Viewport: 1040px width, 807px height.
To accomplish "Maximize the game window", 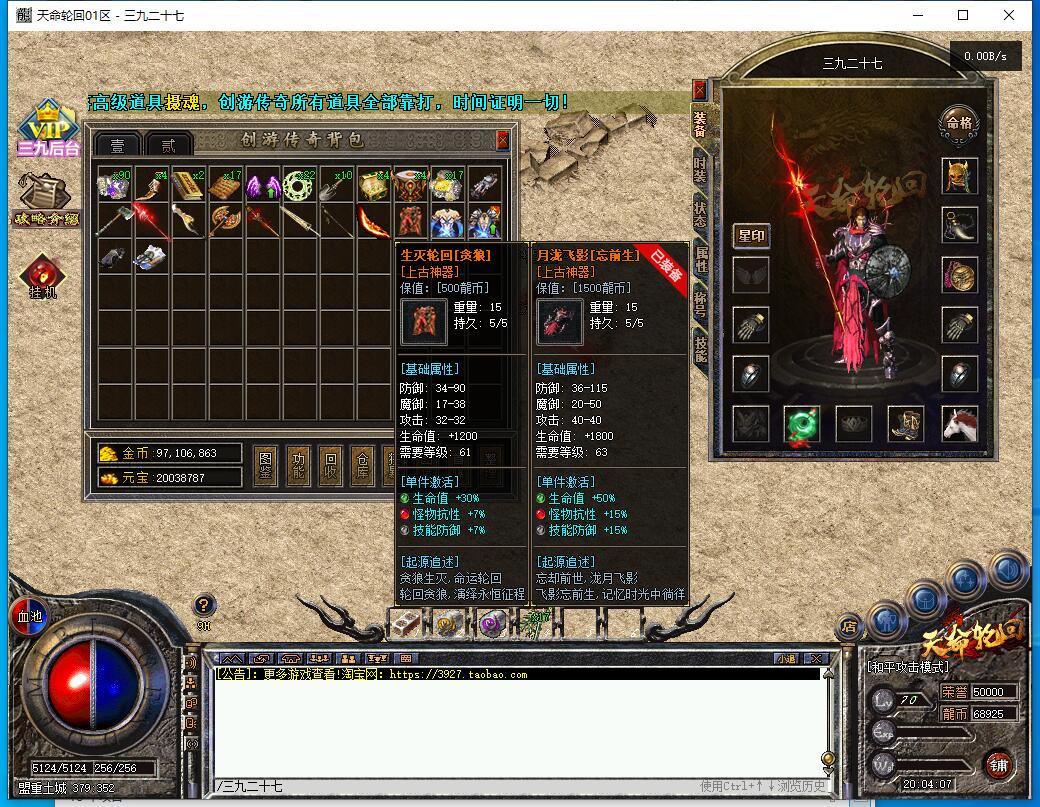I will (x=963, y=15).
